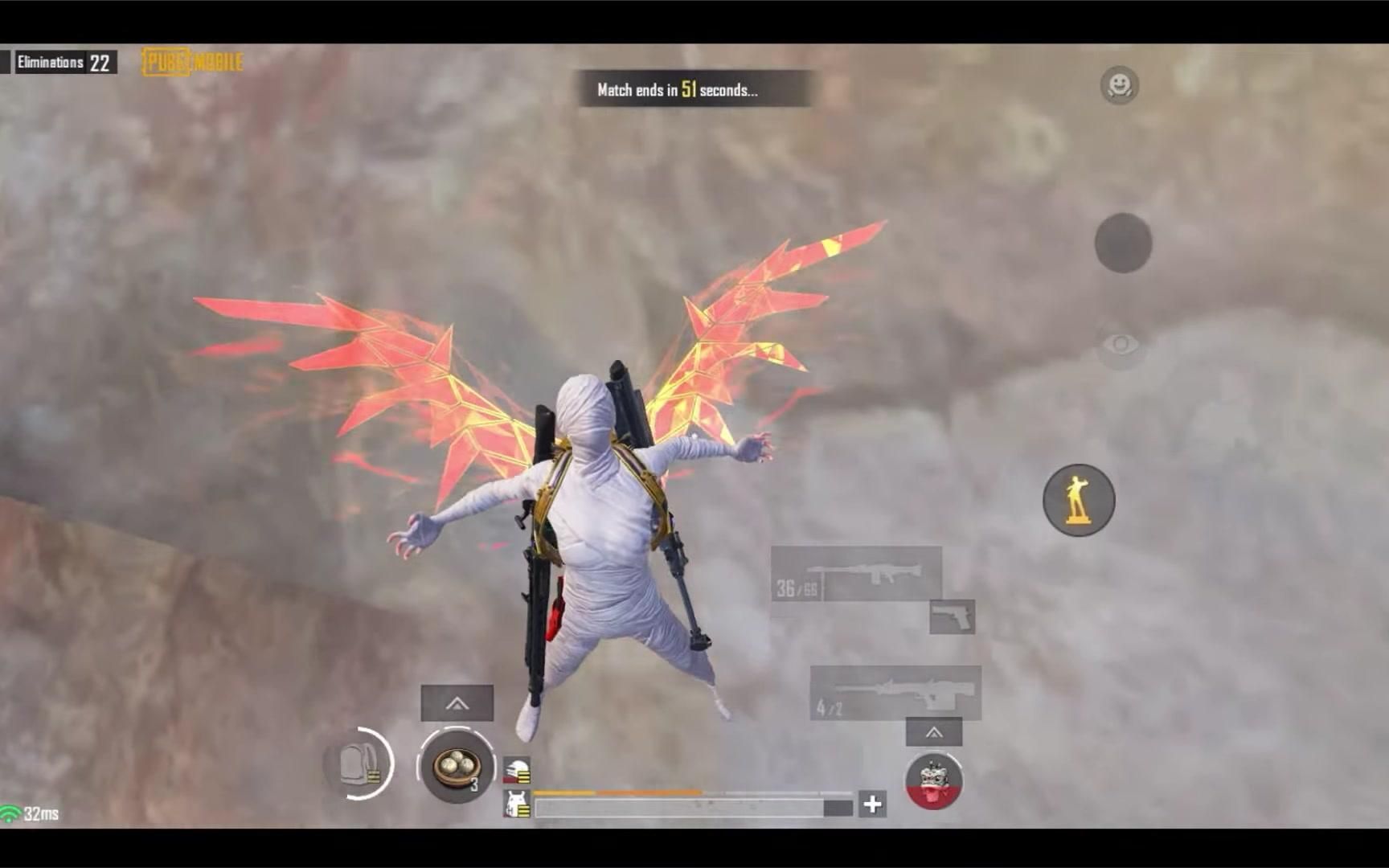Screen dimensions: 1389x868
Task: Click the Eliminations 22 counter
Action: (x=64, y=61)
